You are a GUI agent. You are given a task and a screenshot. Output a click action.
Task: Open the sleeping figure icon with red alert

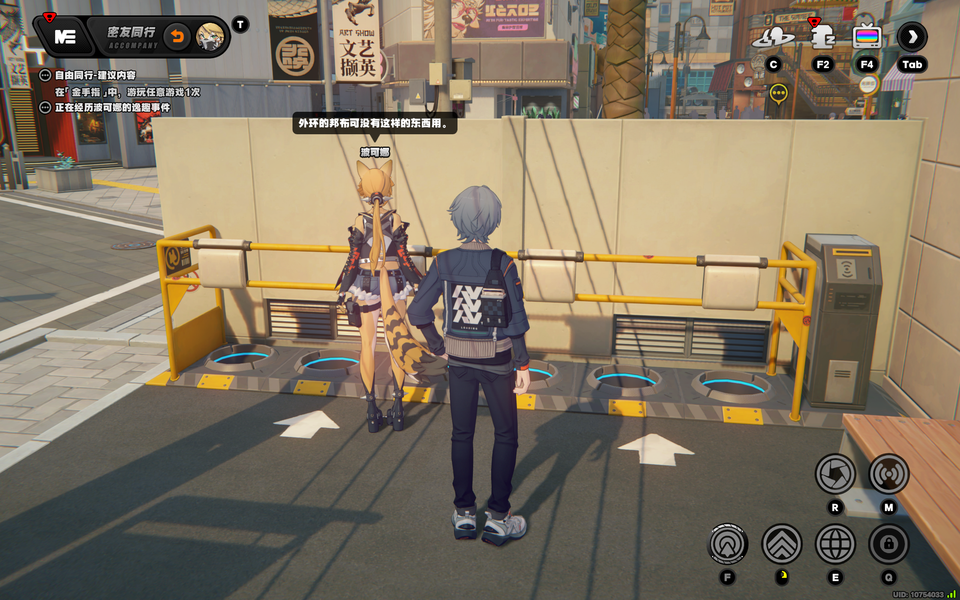(x=822, y=37)
